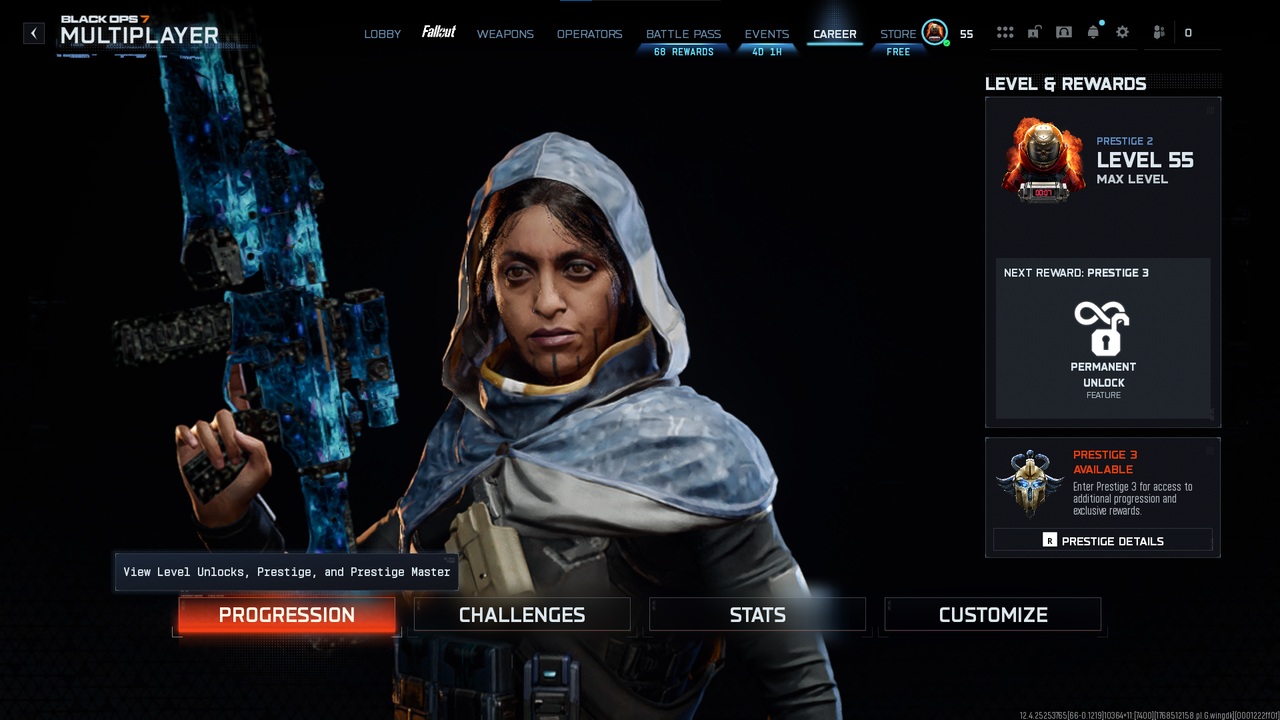The width and height of the screenshot is (1280, 720).
Task: Switch to the Lobby tab
Action: pyautogui.click(x=382, y=34)
